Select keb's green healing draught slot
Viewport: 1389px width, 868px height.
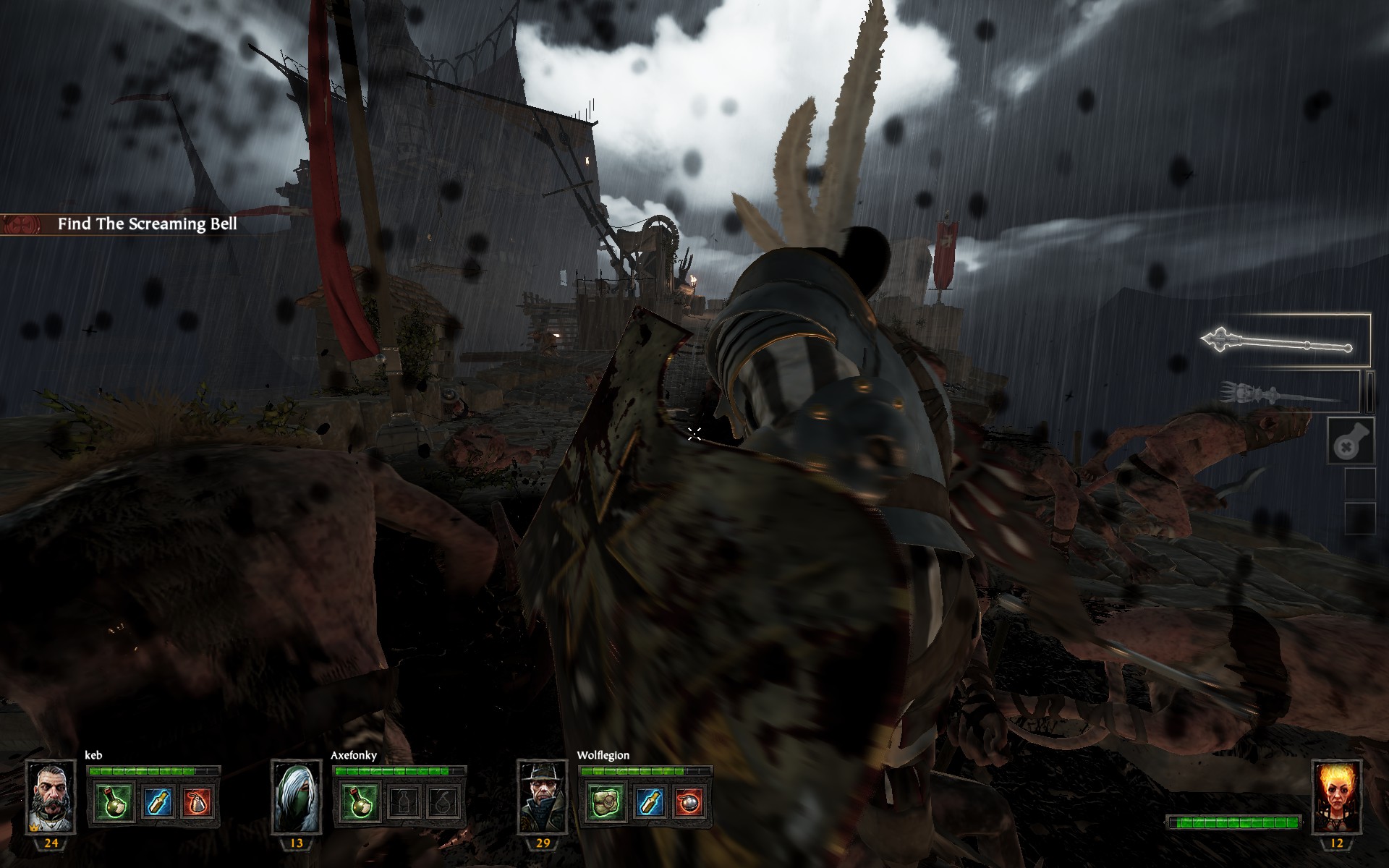pos(114,801)
